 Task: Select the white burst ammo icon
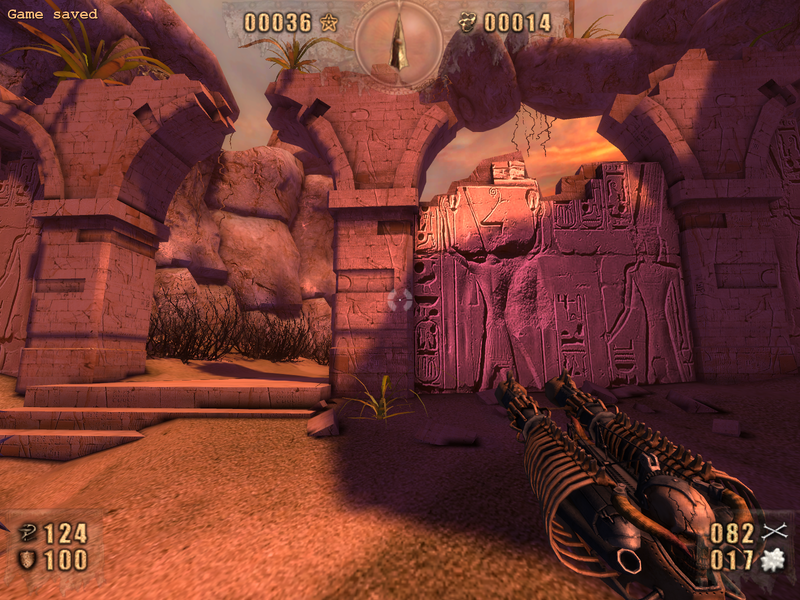(774, 560)
